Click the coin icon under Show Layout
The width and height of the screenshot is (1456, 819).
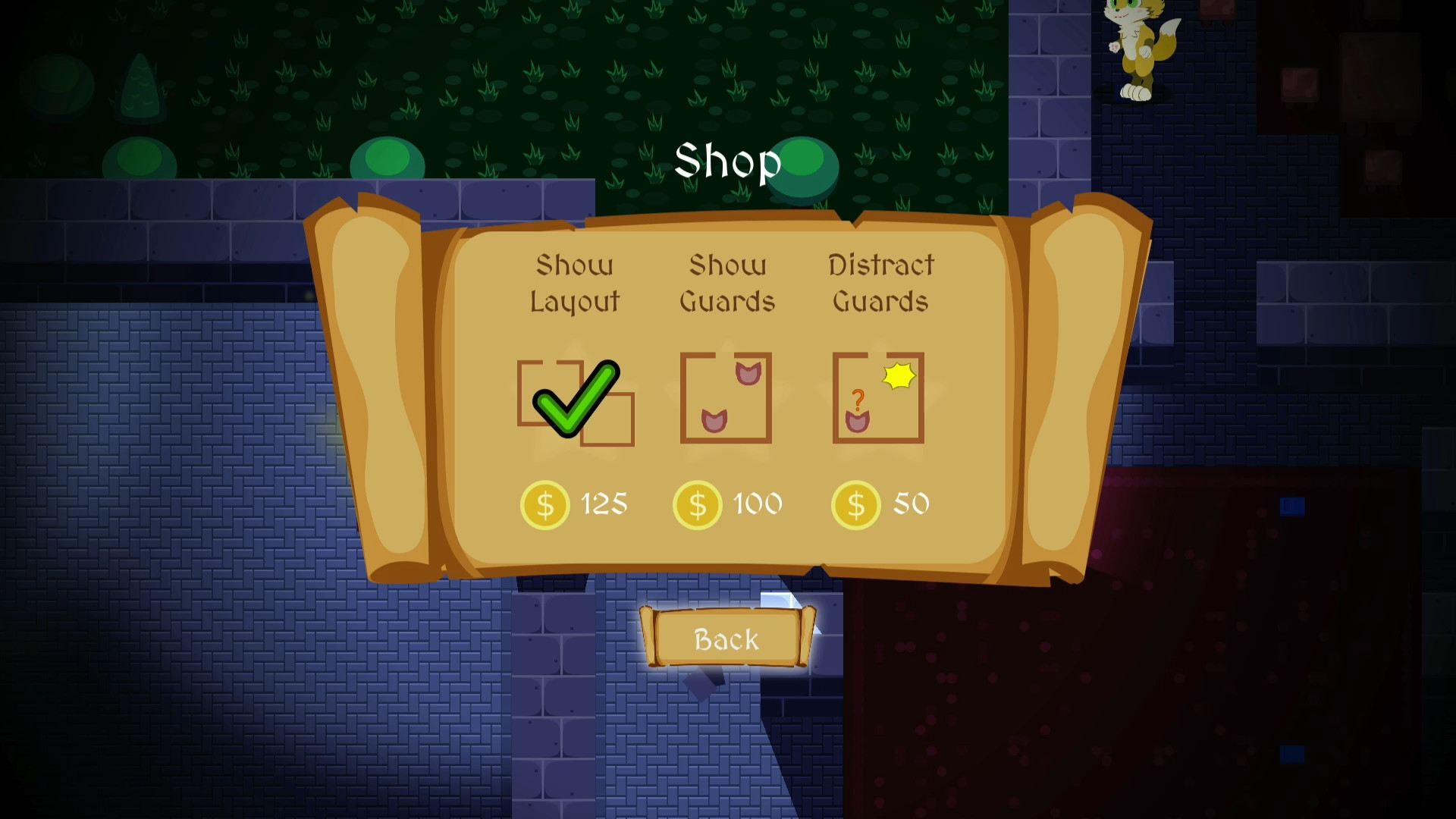point(544,504)
